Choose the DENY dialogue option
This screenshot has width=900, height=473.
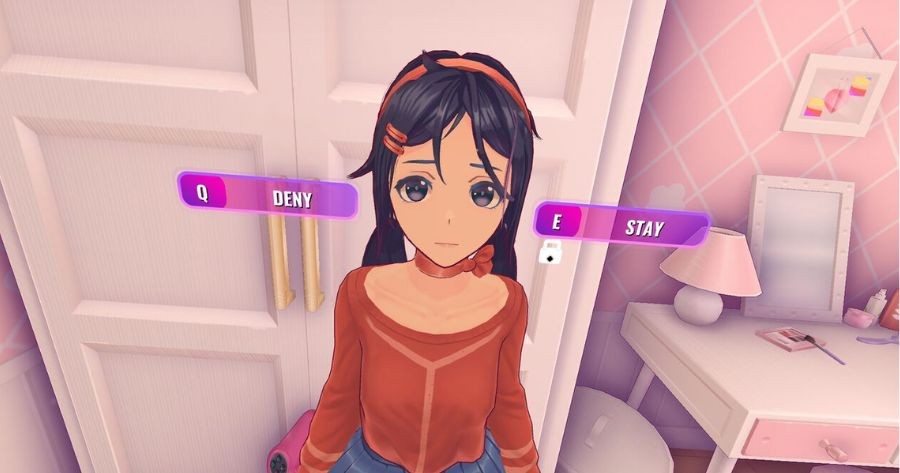tap(267, 196)
